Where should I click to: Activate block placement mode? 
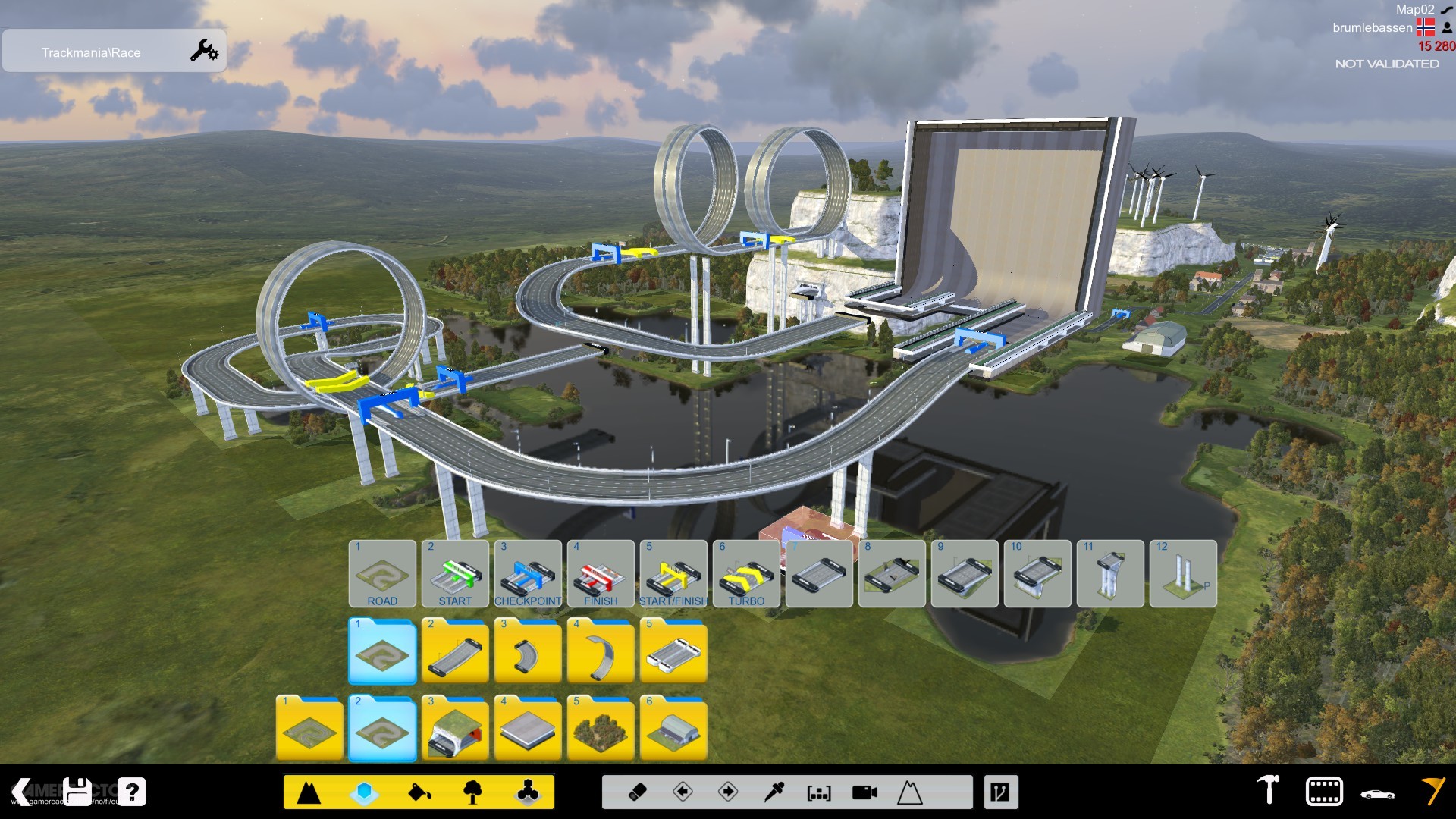tap(362, 792)
